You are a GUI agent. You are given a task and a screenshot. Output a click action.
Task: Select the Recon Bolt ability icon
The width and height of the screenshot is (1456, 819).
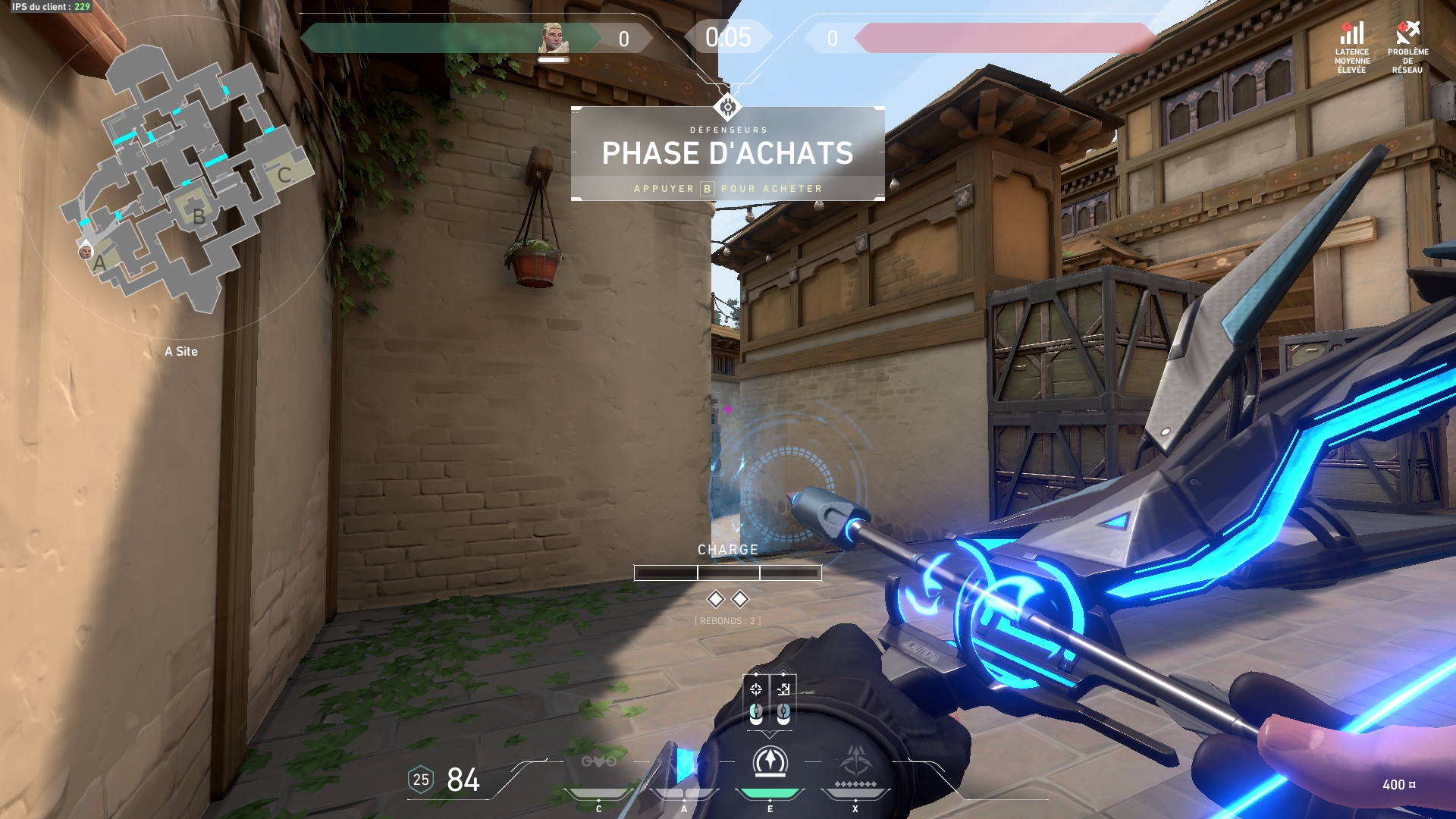click(x=770, y=762)
